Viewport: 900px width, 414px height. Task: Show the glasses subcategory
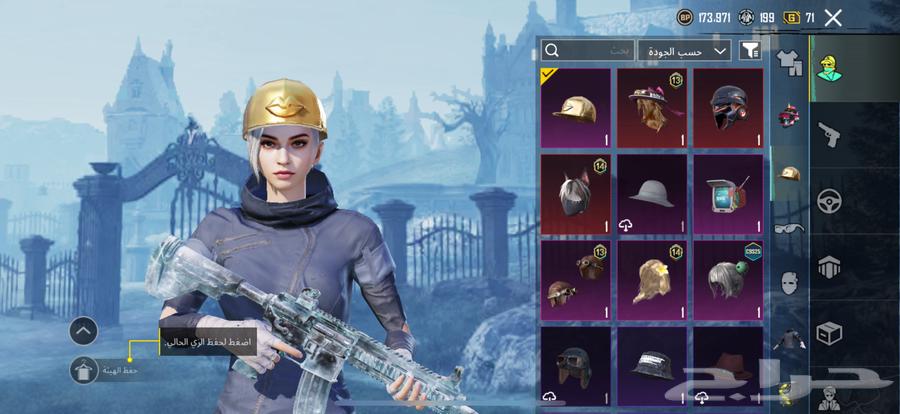point(790,227)
